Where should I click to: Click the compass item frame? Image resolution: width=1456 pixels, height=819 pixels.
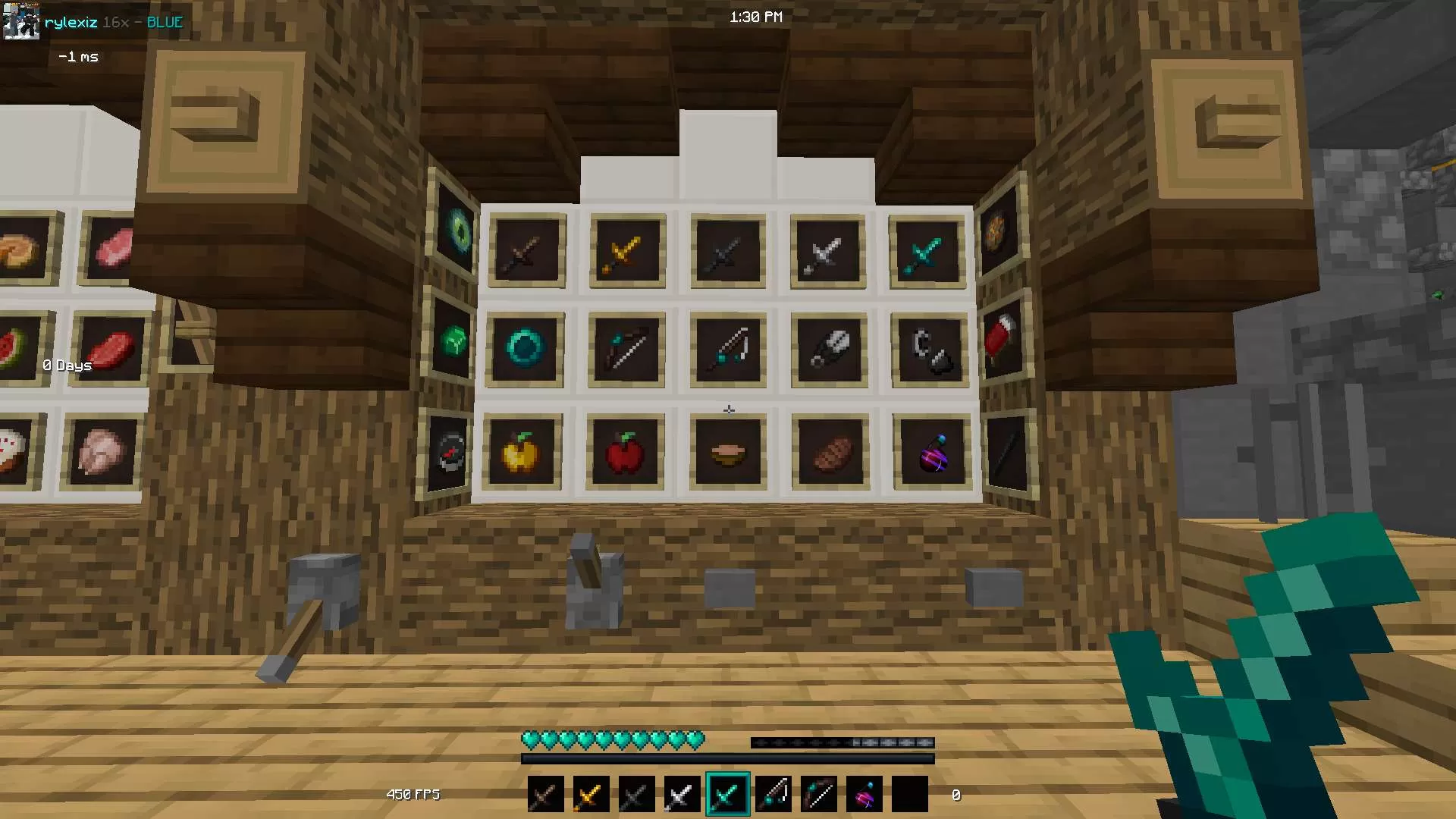(449, 451)
